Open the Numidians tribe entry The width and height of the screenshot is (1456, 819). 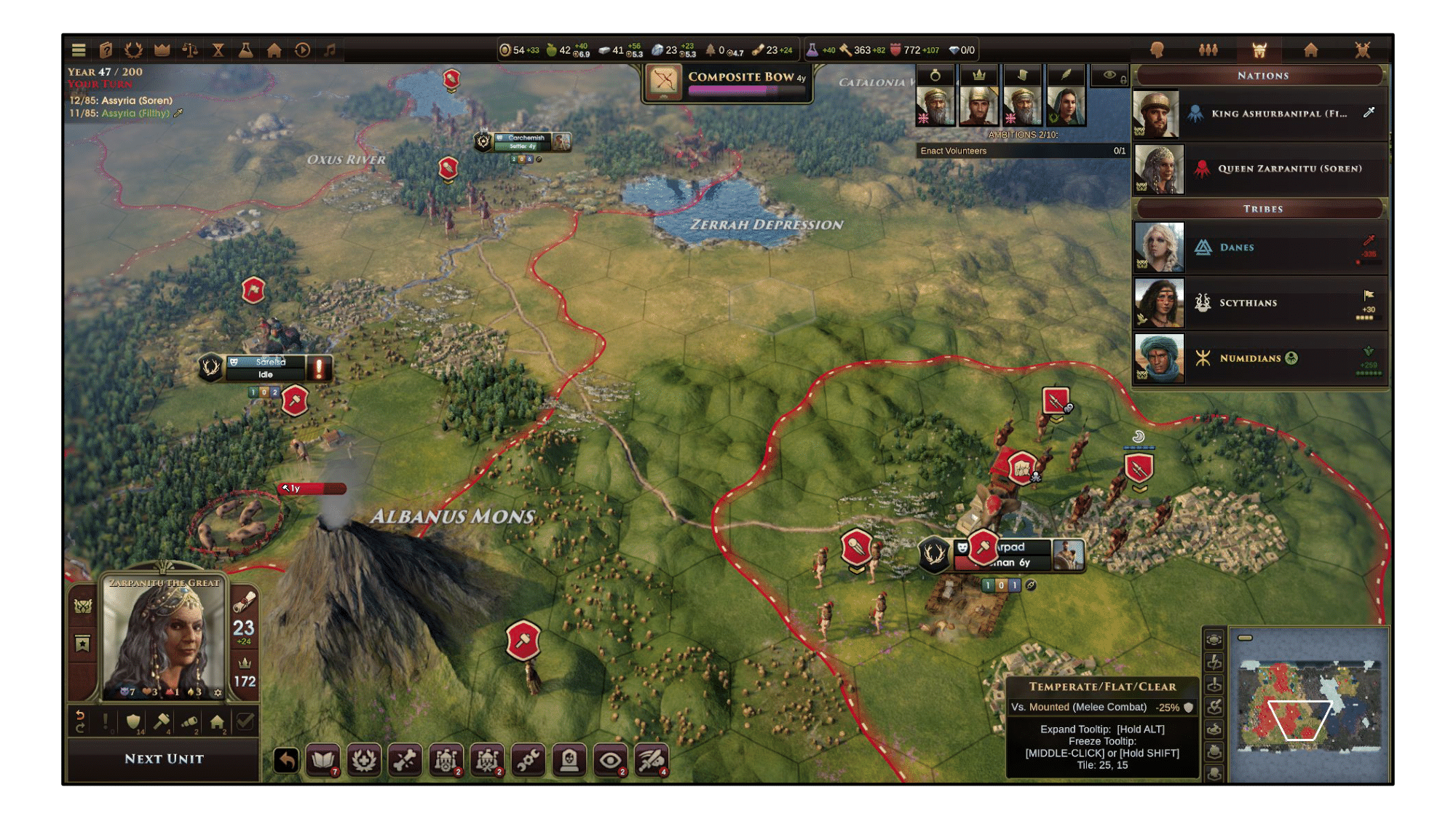pos(1261,358)
